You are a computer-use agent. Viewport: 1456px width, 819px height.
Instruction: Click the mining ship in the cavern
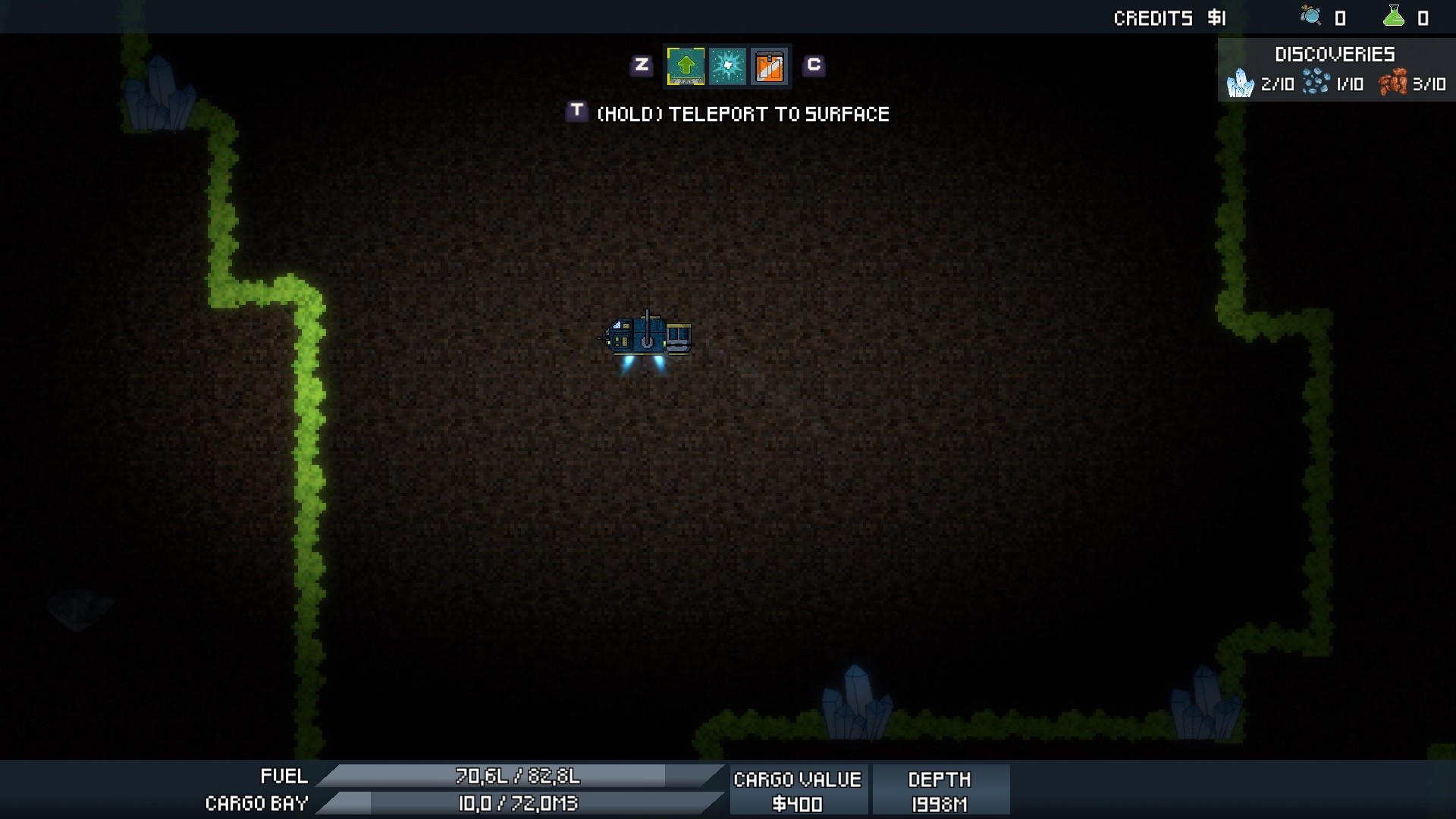(x=648, y=335)
